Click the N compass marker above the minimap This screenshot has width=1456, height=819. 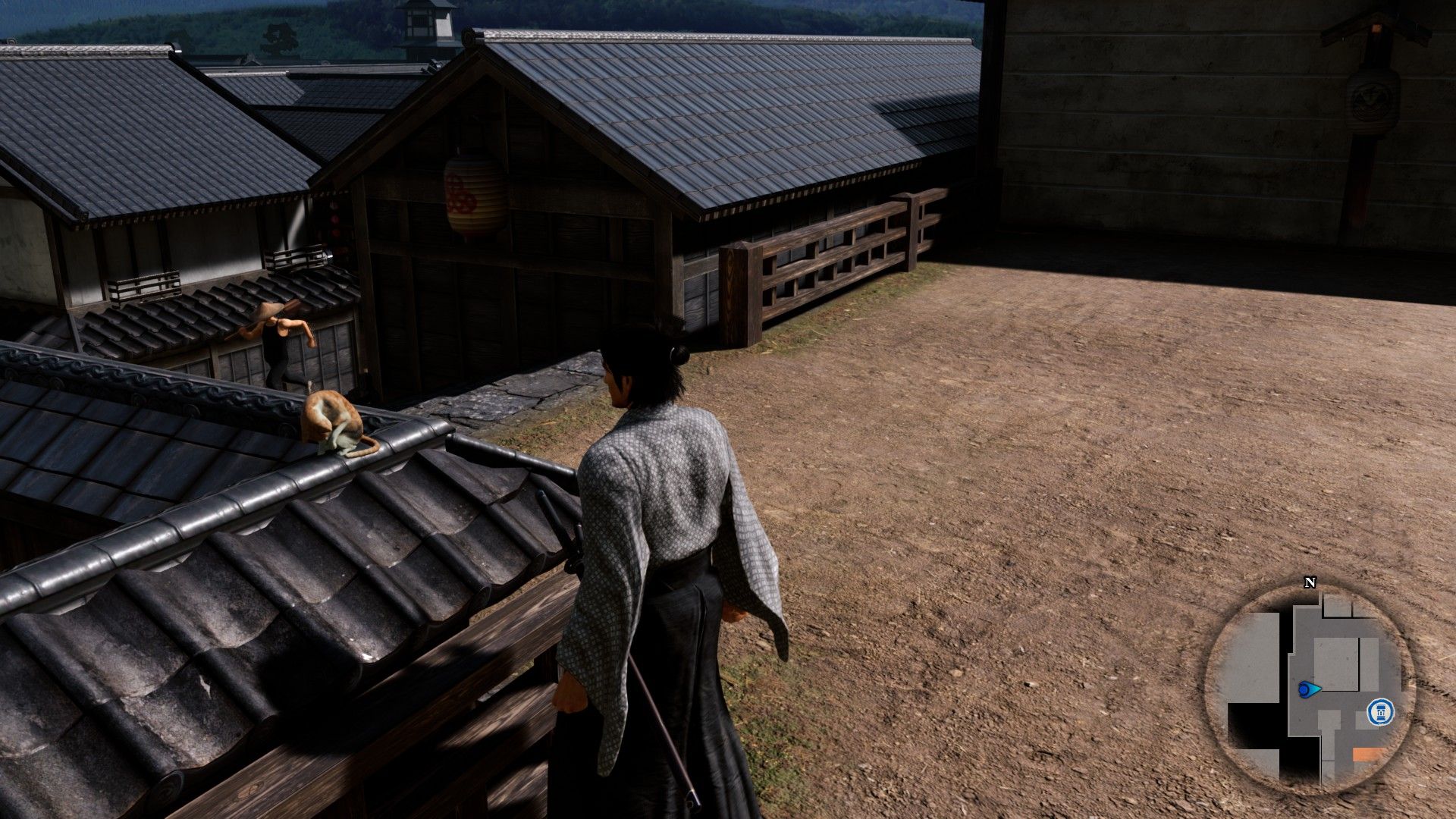point(1310,582)
